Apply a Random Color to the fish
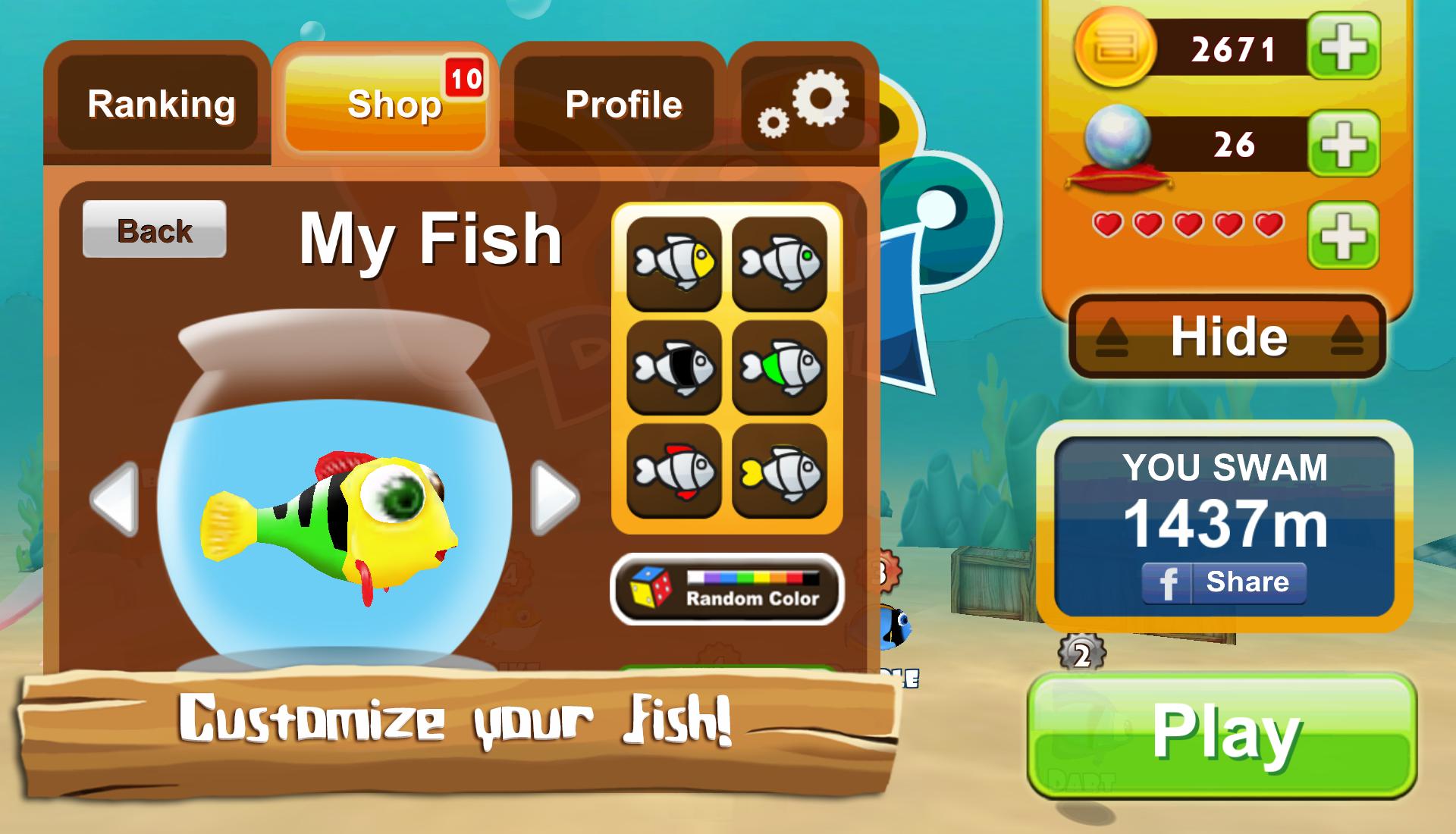 (727, 589)
